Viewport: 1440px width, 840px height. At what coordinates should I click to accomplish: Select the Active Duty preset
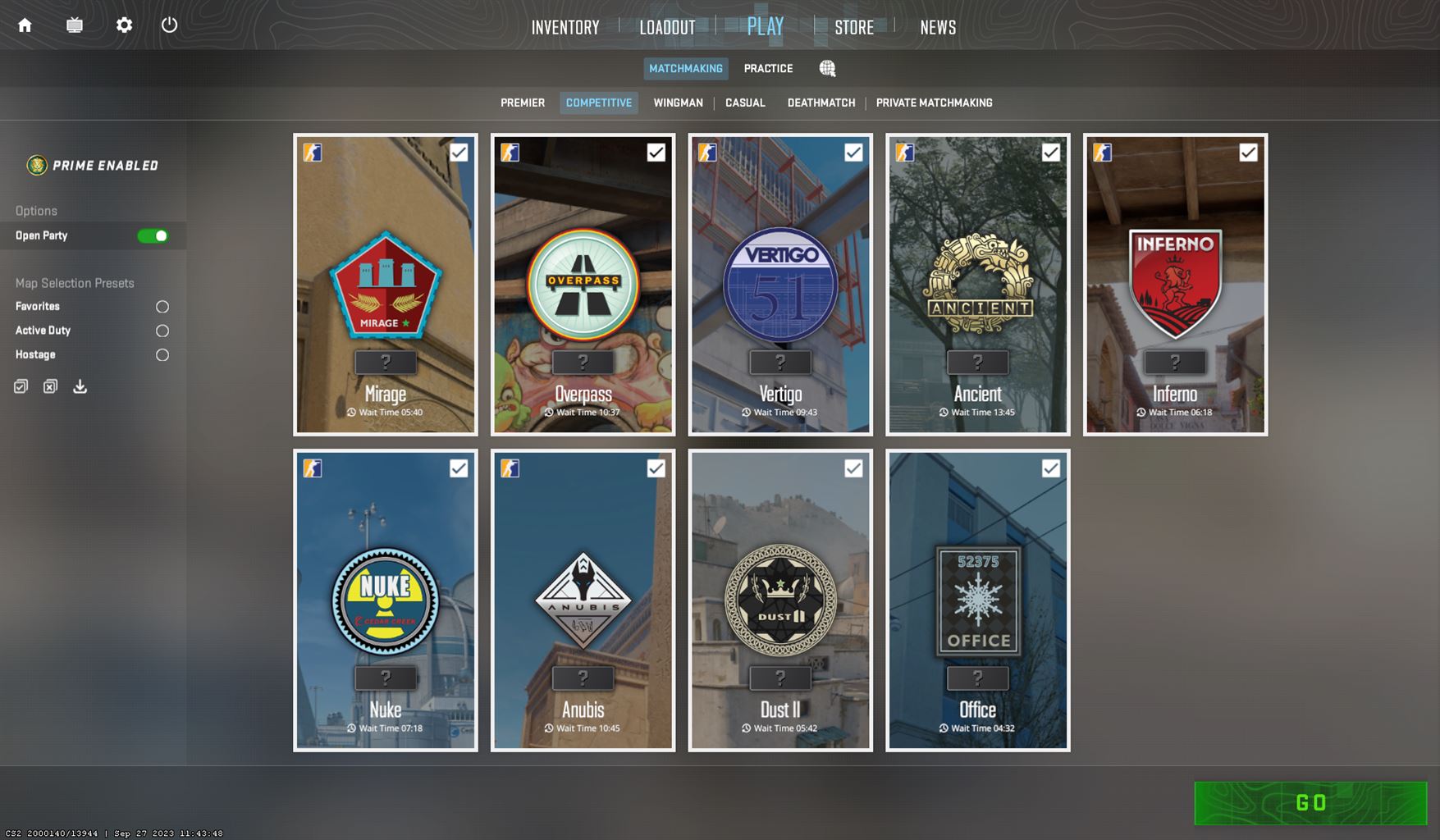coord(162,330)
